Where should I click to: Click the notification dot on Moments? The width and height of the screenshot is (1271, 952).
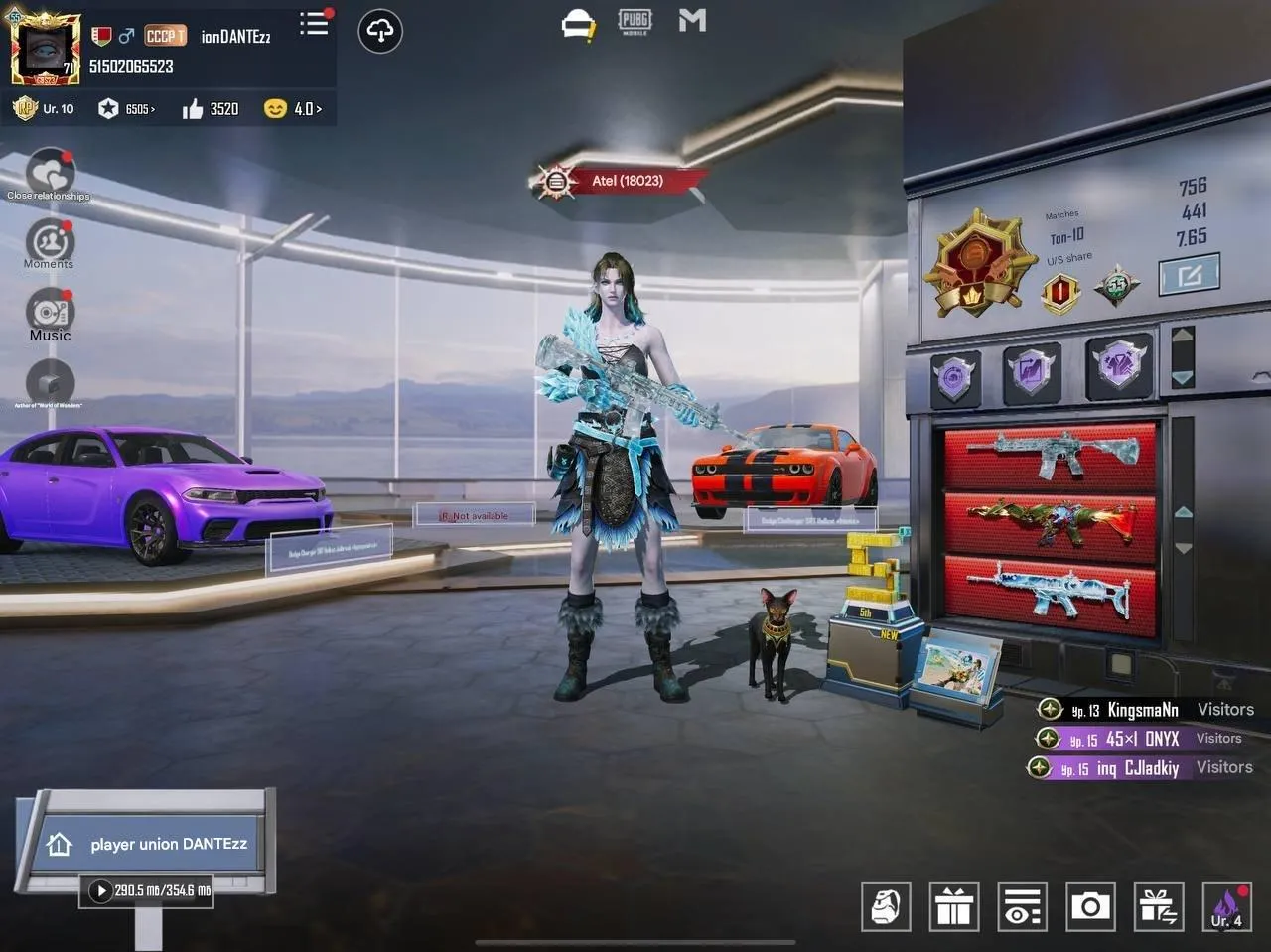[69, 227]
